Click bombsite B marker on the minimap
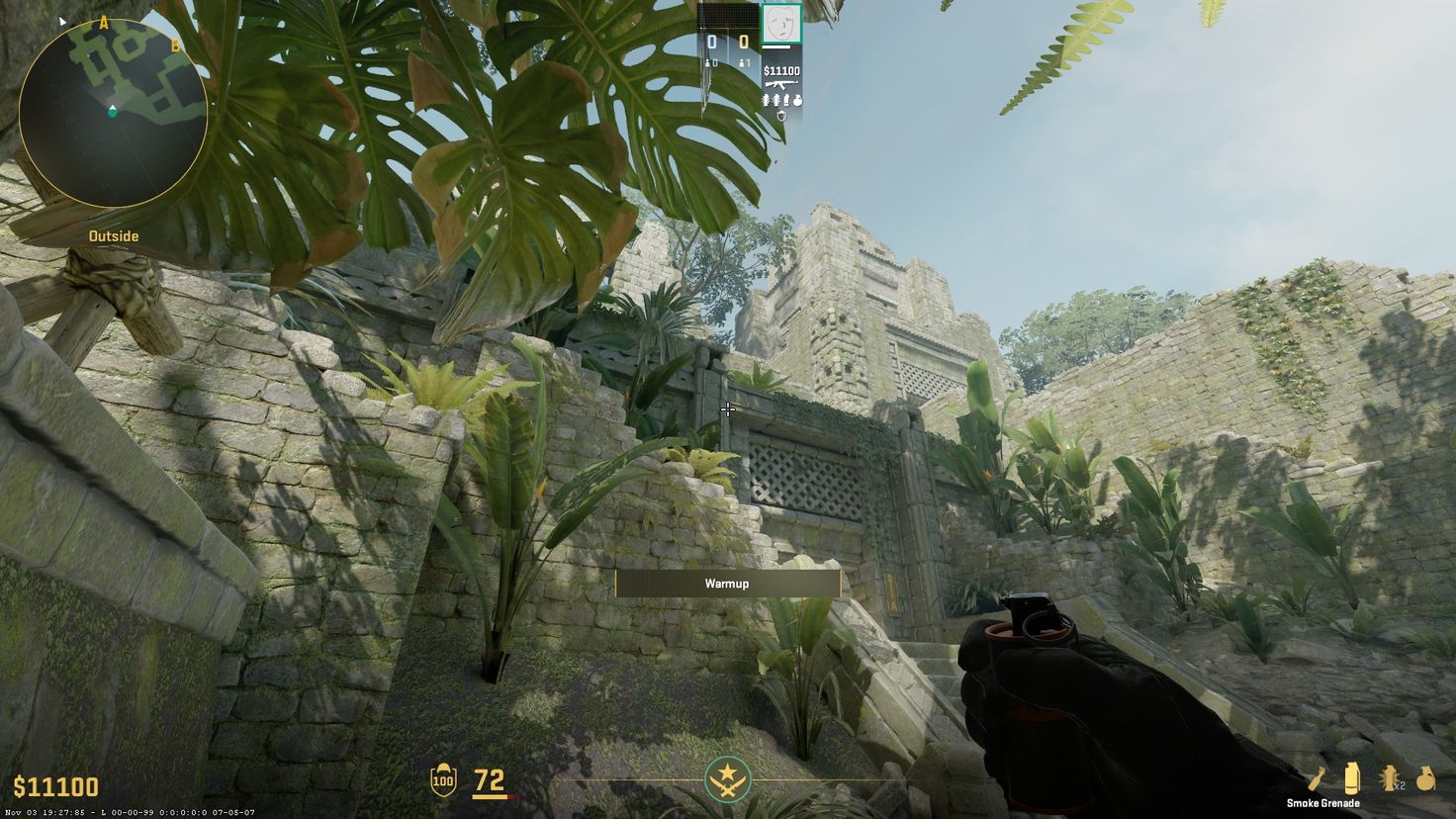Image resolution: width=1456 pixels, height=819 pixels. coord(175,44)
